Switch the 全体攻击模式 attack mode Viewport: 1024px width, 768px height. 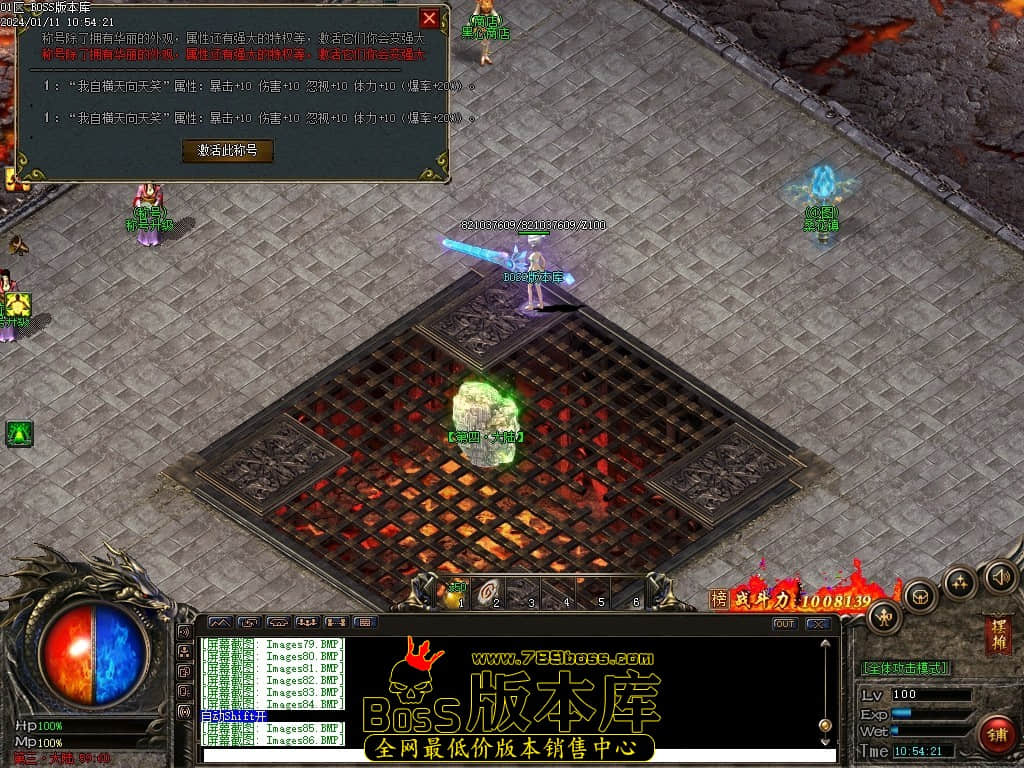click(905, 667)
